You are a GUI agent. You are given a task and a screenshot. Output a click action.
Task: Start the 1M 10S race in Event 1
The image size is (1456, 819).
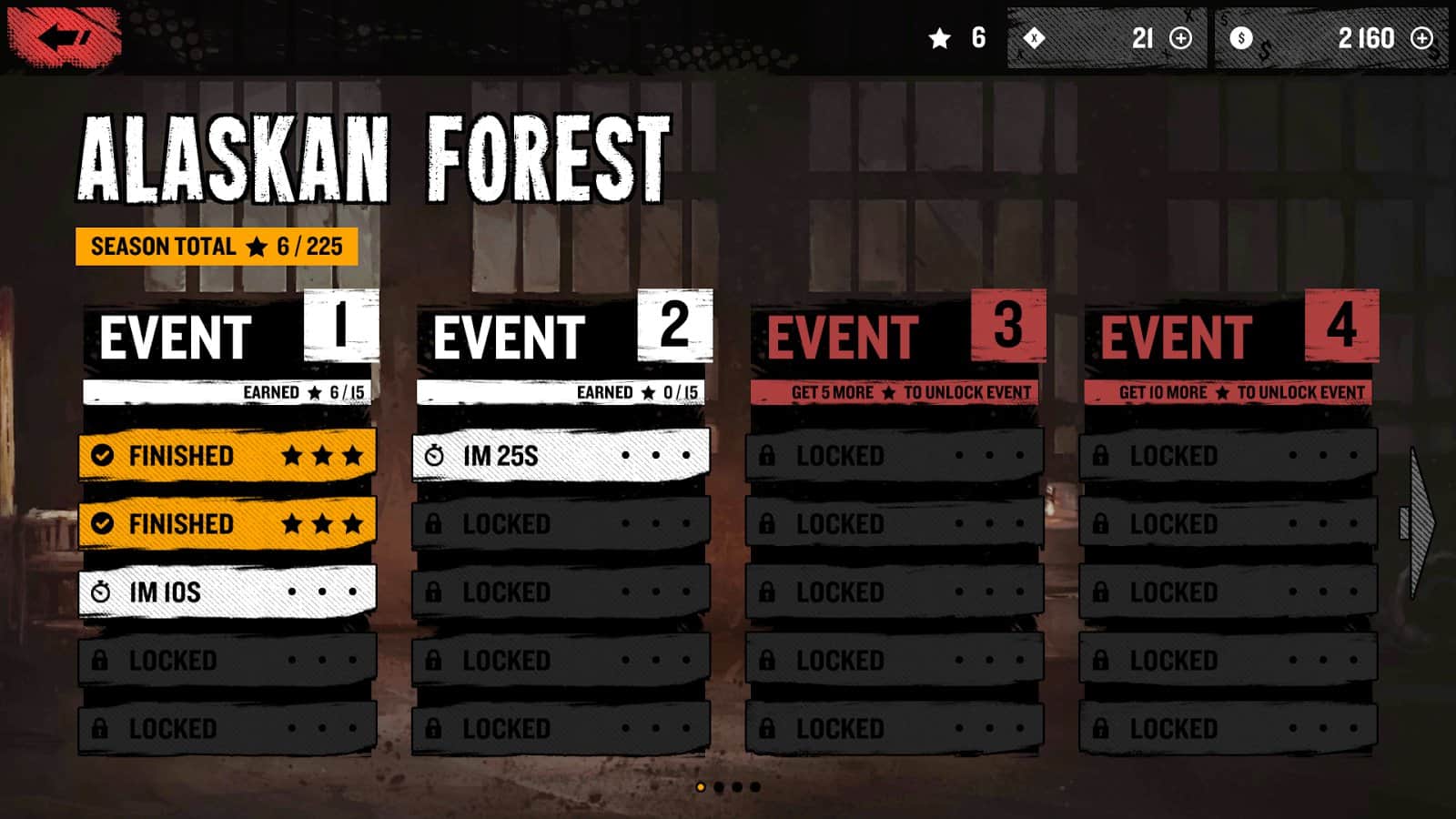(227, 592)
